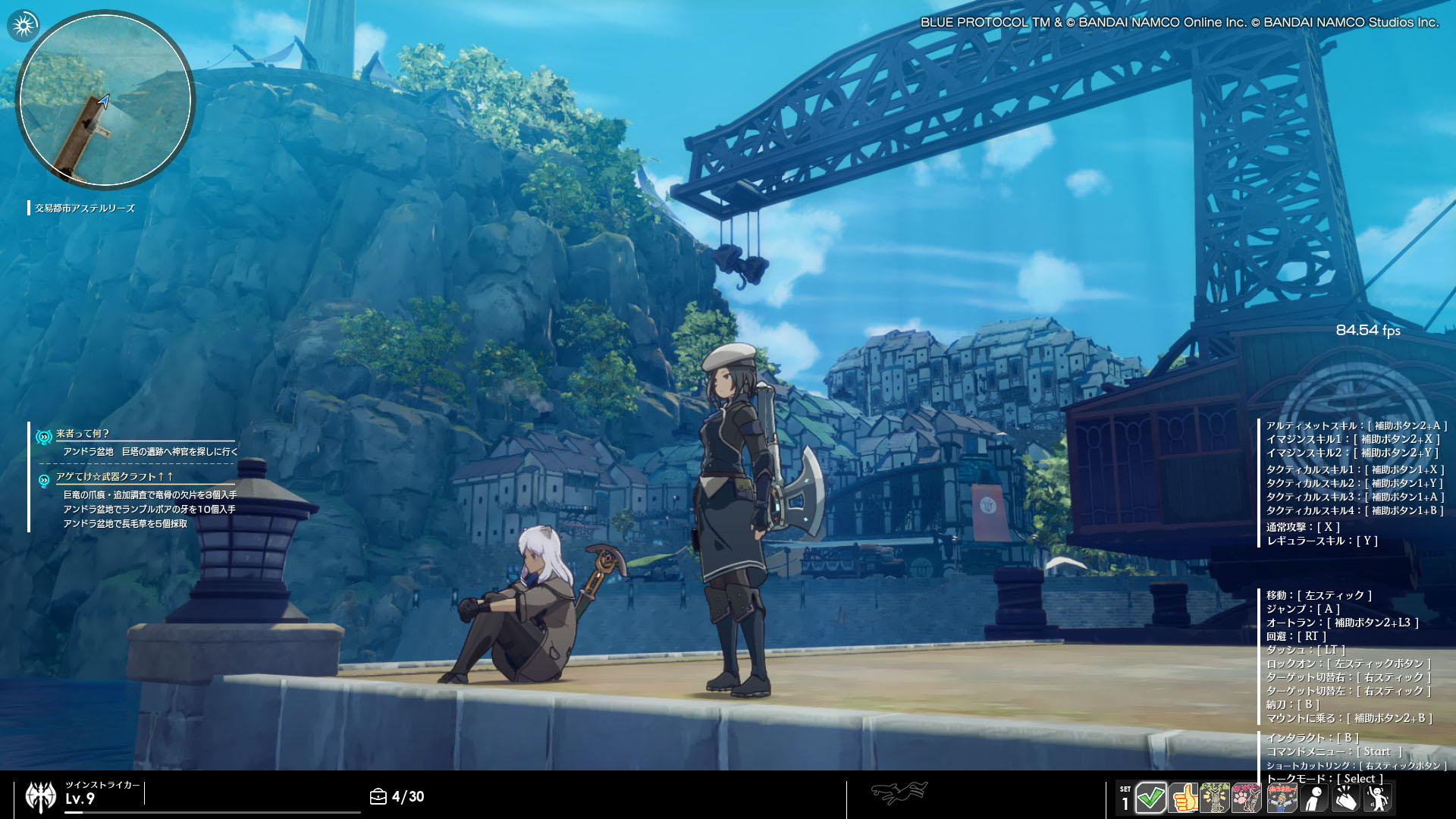Click the sun daytime icon

(24, 26)
